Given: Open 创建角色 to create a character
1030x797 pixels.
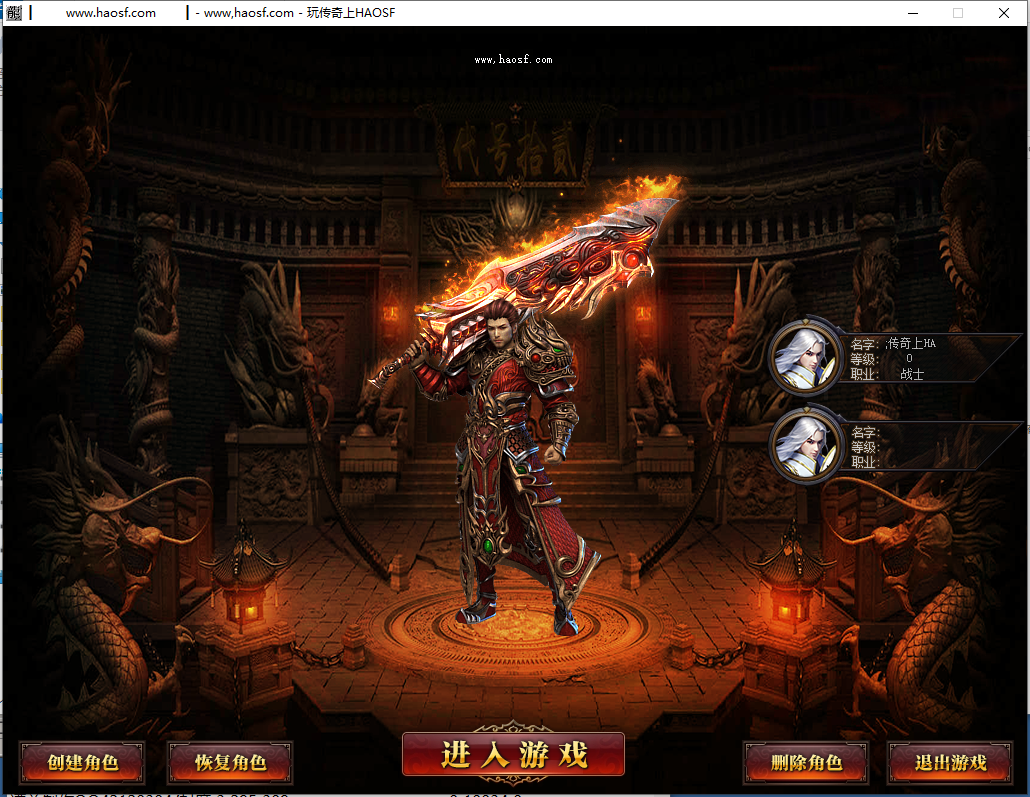Looking at the screenshot, I should 82,763.
